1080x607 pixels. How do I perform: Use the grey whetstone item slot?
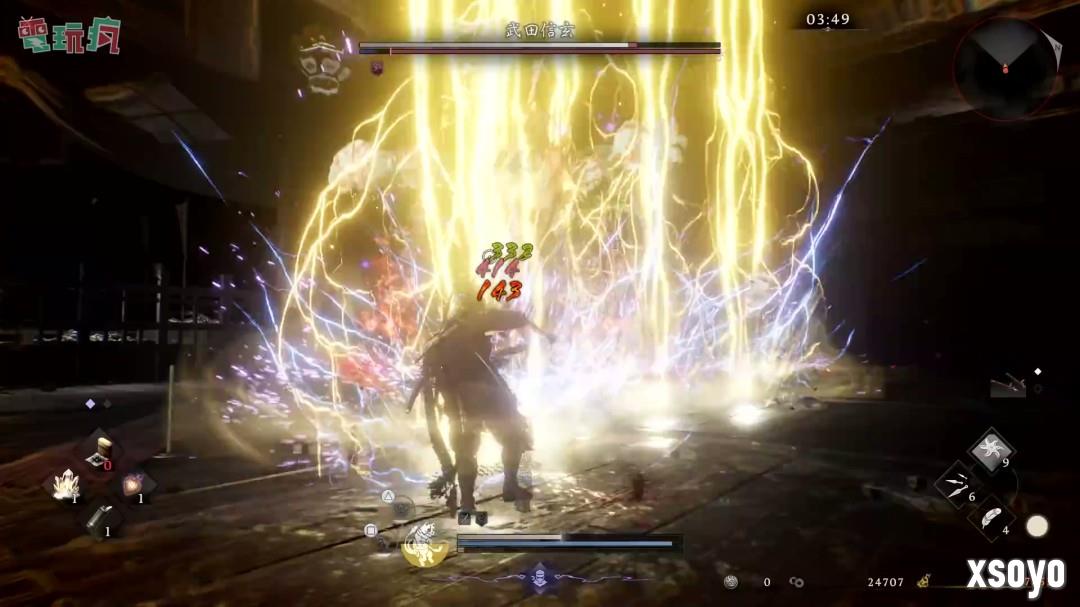coord(101,518)
